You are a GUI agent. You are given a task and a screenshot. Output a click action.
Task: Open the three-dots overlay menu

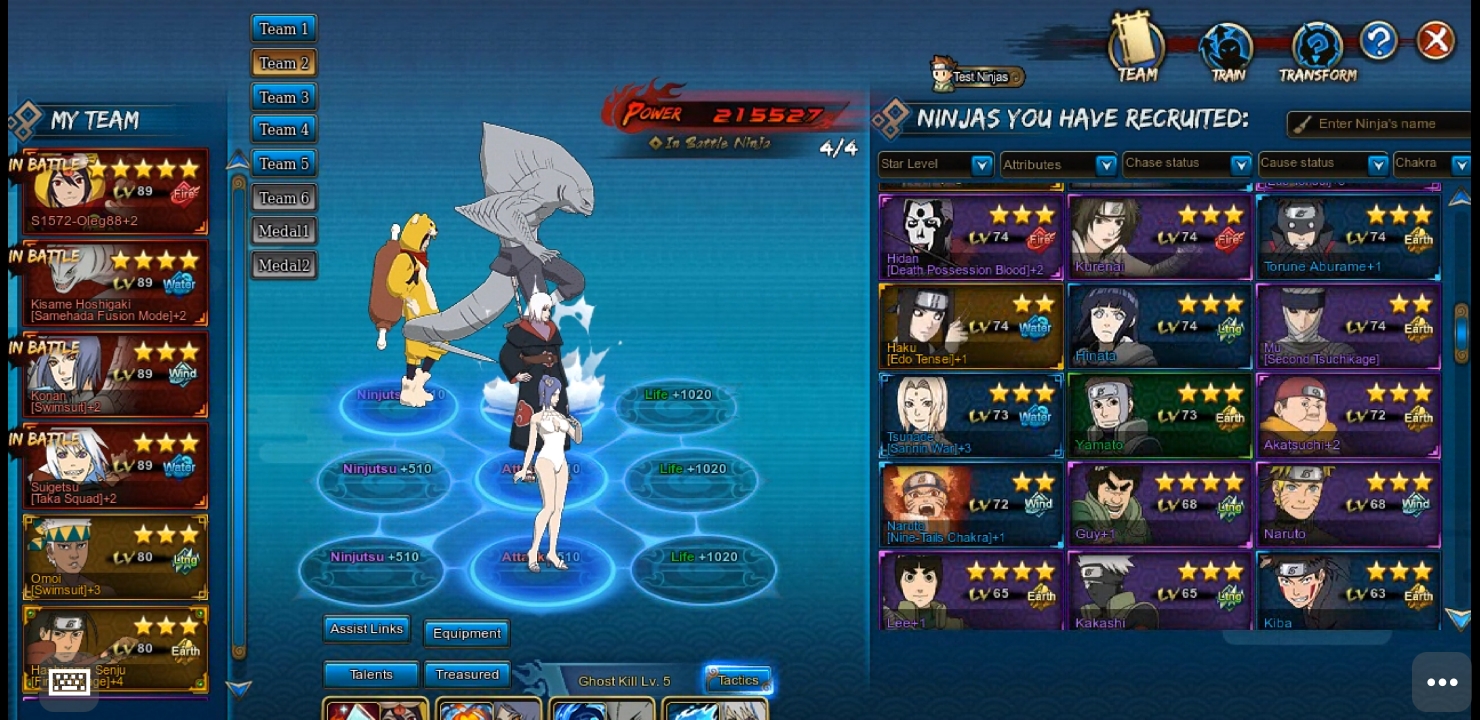1441,682
